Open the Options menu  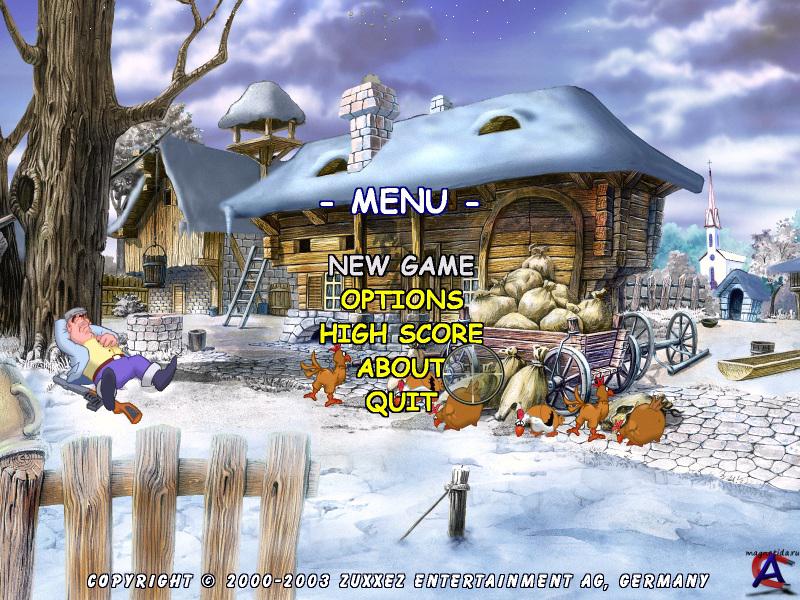tap(401, 299)
